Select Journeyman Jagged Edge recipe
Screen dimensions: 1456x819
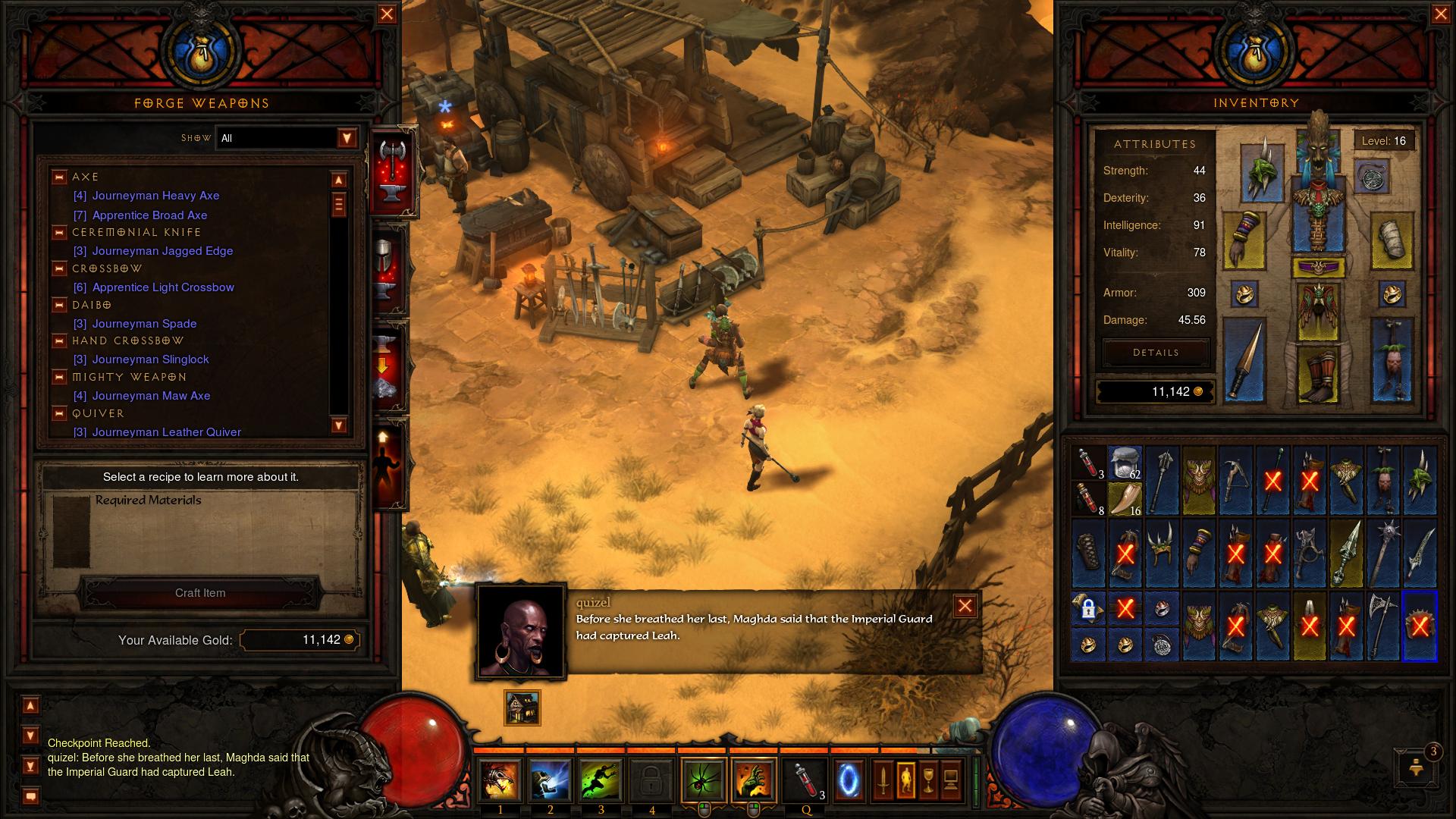162,251
